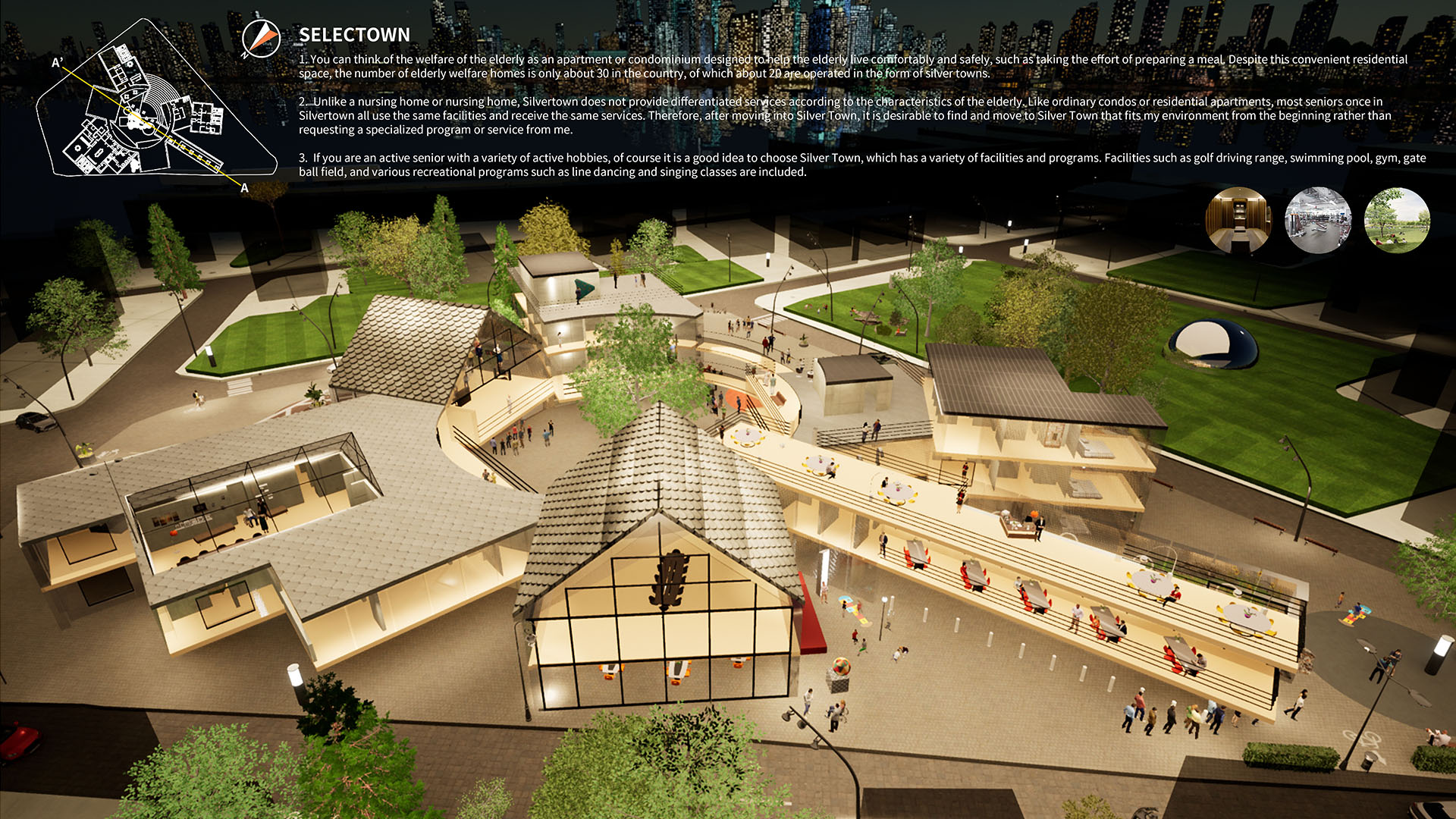
Task: Open the park lawn circular thumbnail
Action: (x=1397, y=220)
